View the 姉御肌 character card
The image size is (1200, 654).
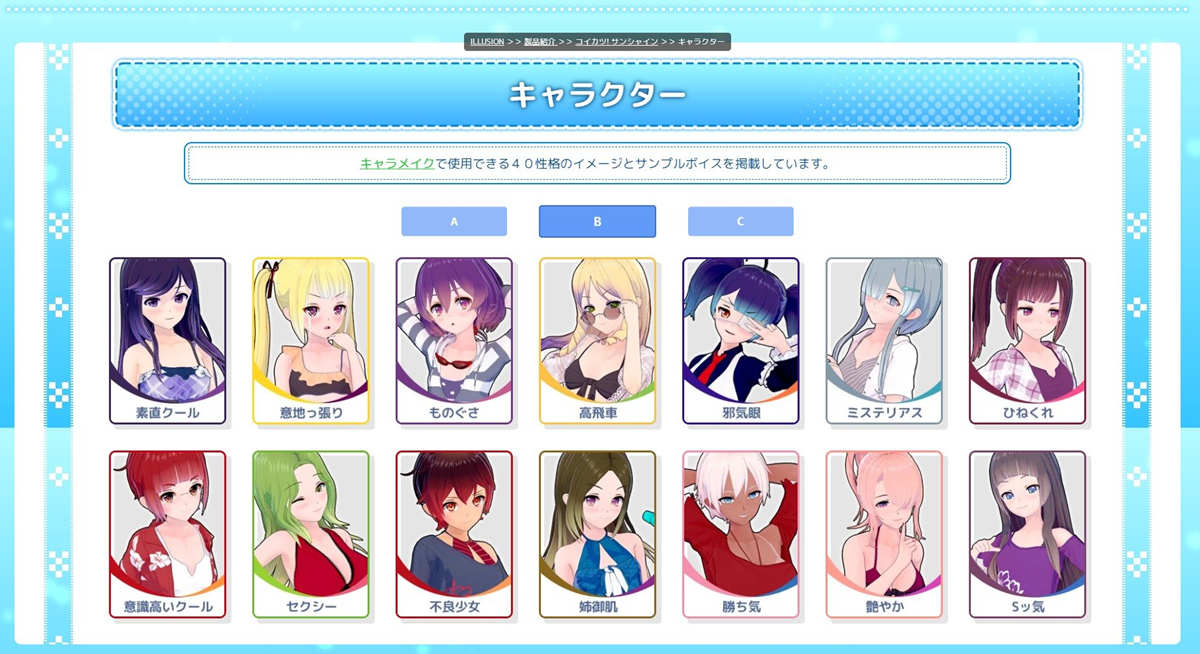(x=597, y=533)
